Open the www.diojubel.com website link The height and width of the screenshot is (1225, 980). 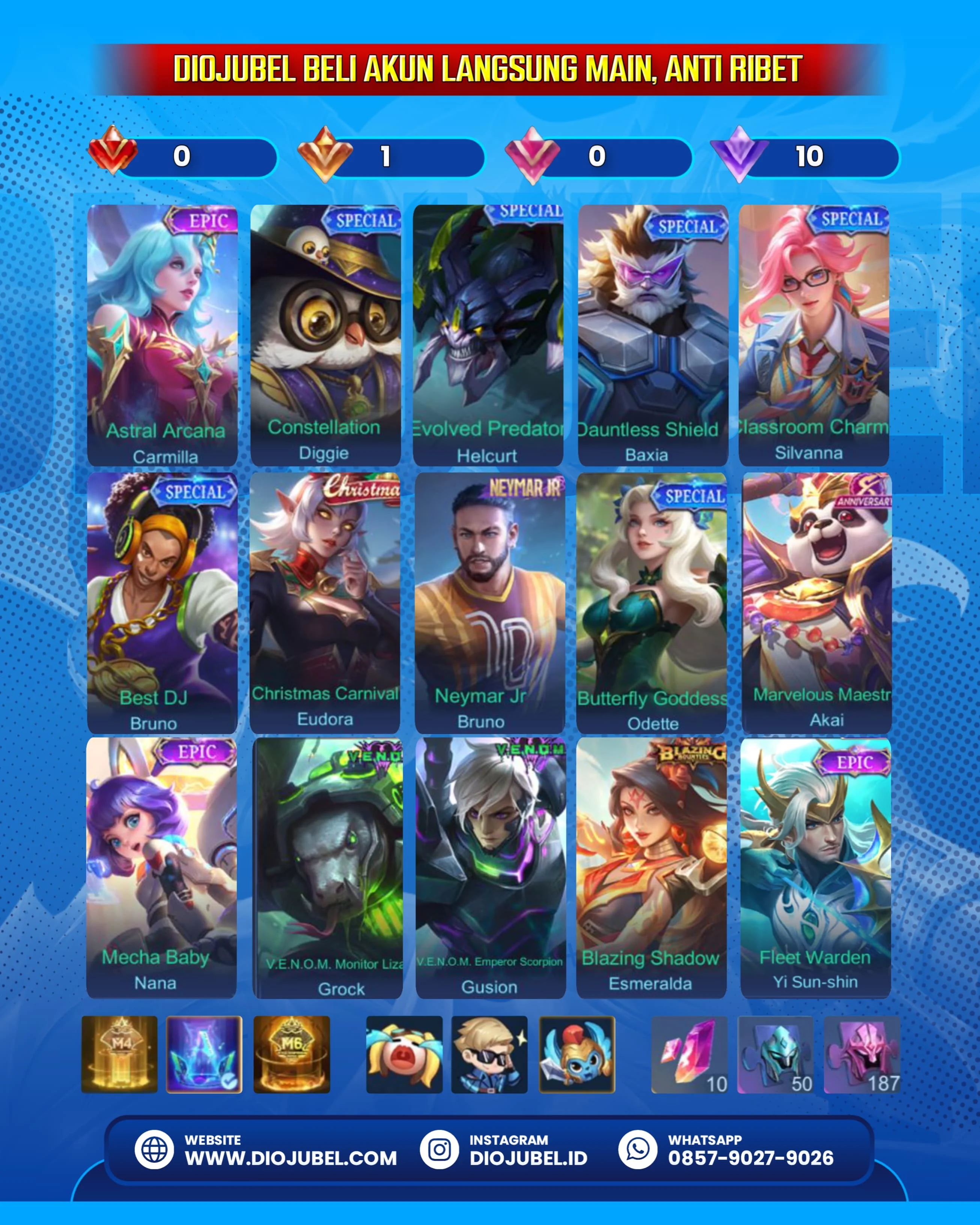(x=290, y=1158)
